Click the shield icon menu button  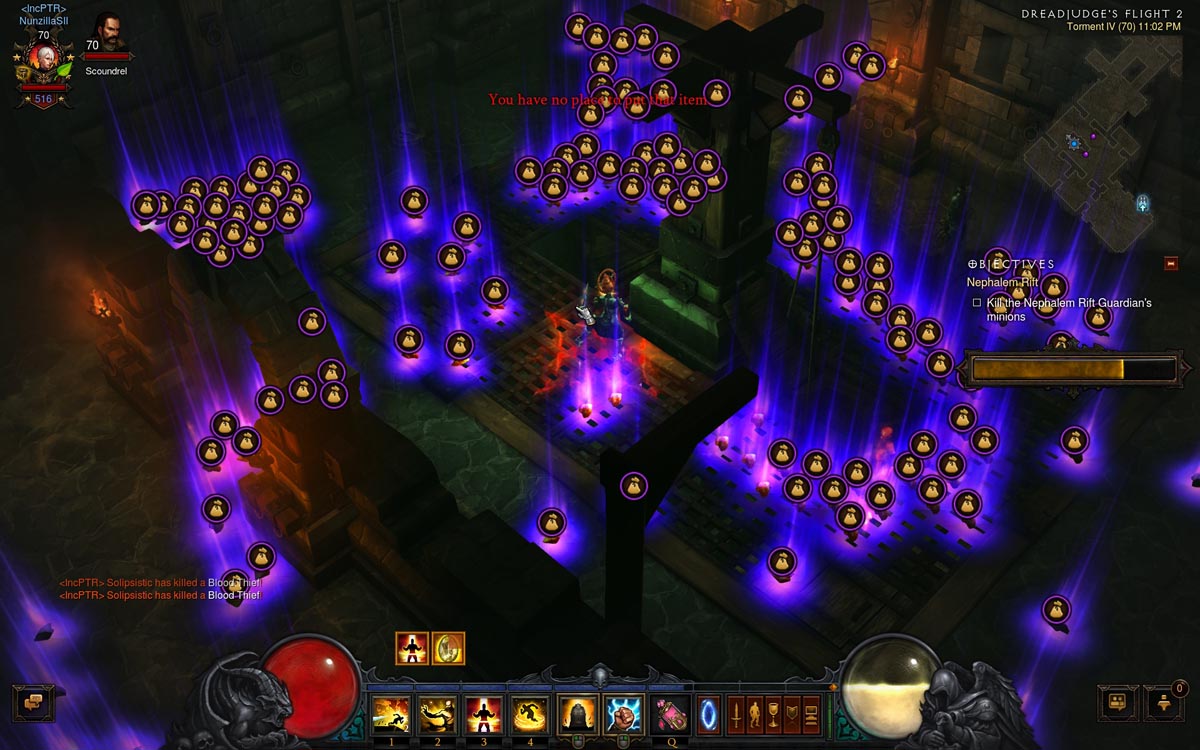[x=793, y=714]
